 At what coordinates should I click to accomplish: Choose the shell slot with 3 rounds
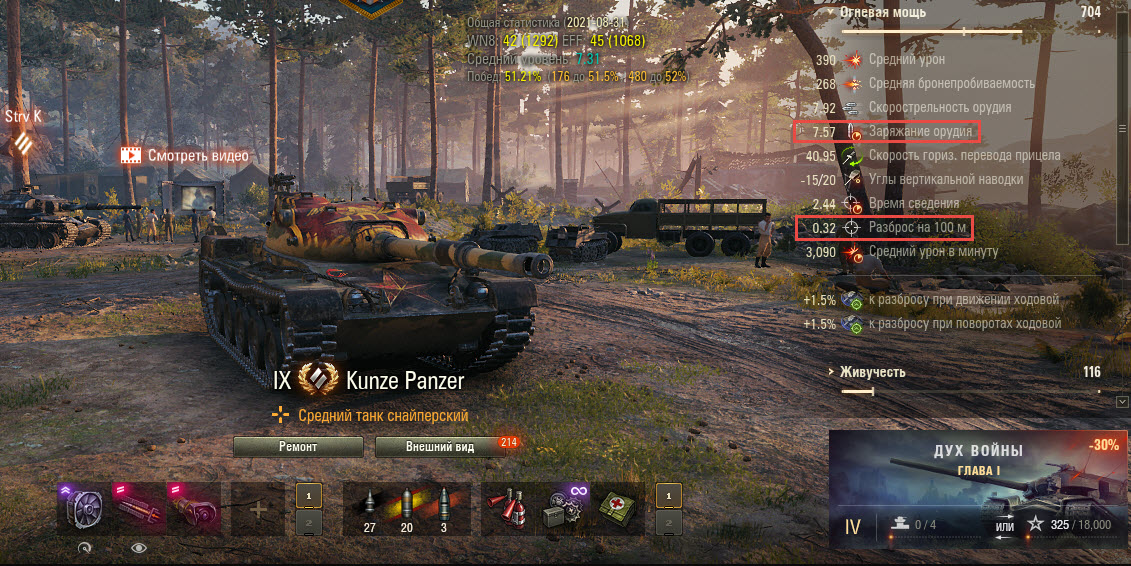coord(442,509)
